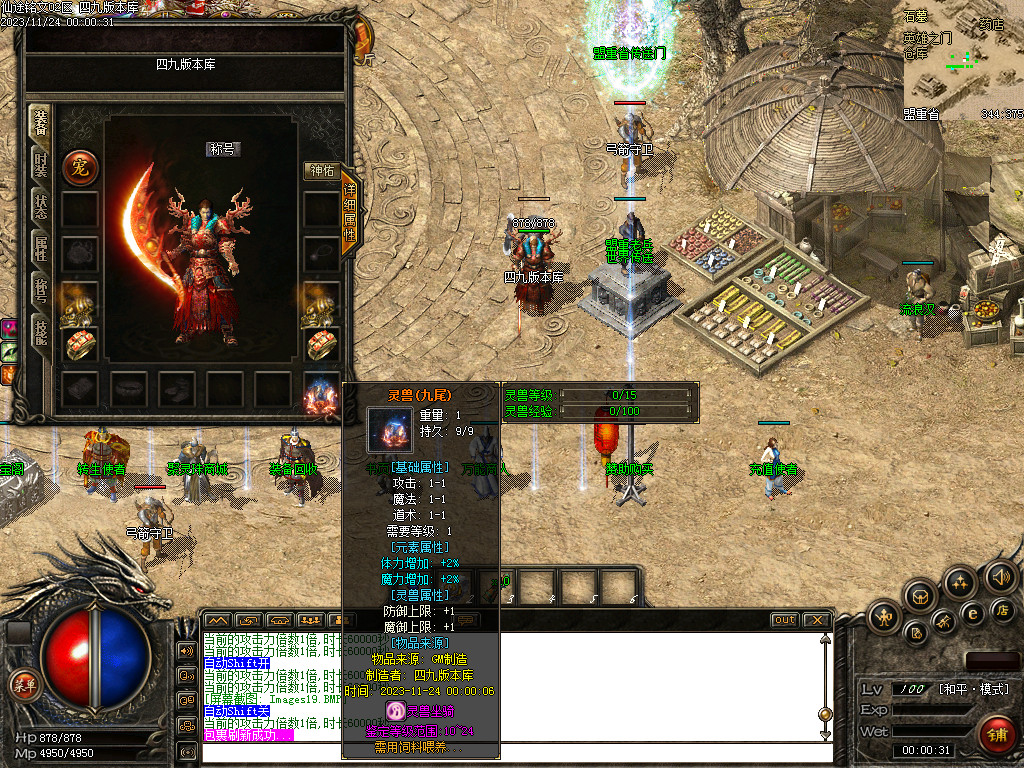Open the 称号 title button above the character
1024x768 pixels.
click(225, 149)
